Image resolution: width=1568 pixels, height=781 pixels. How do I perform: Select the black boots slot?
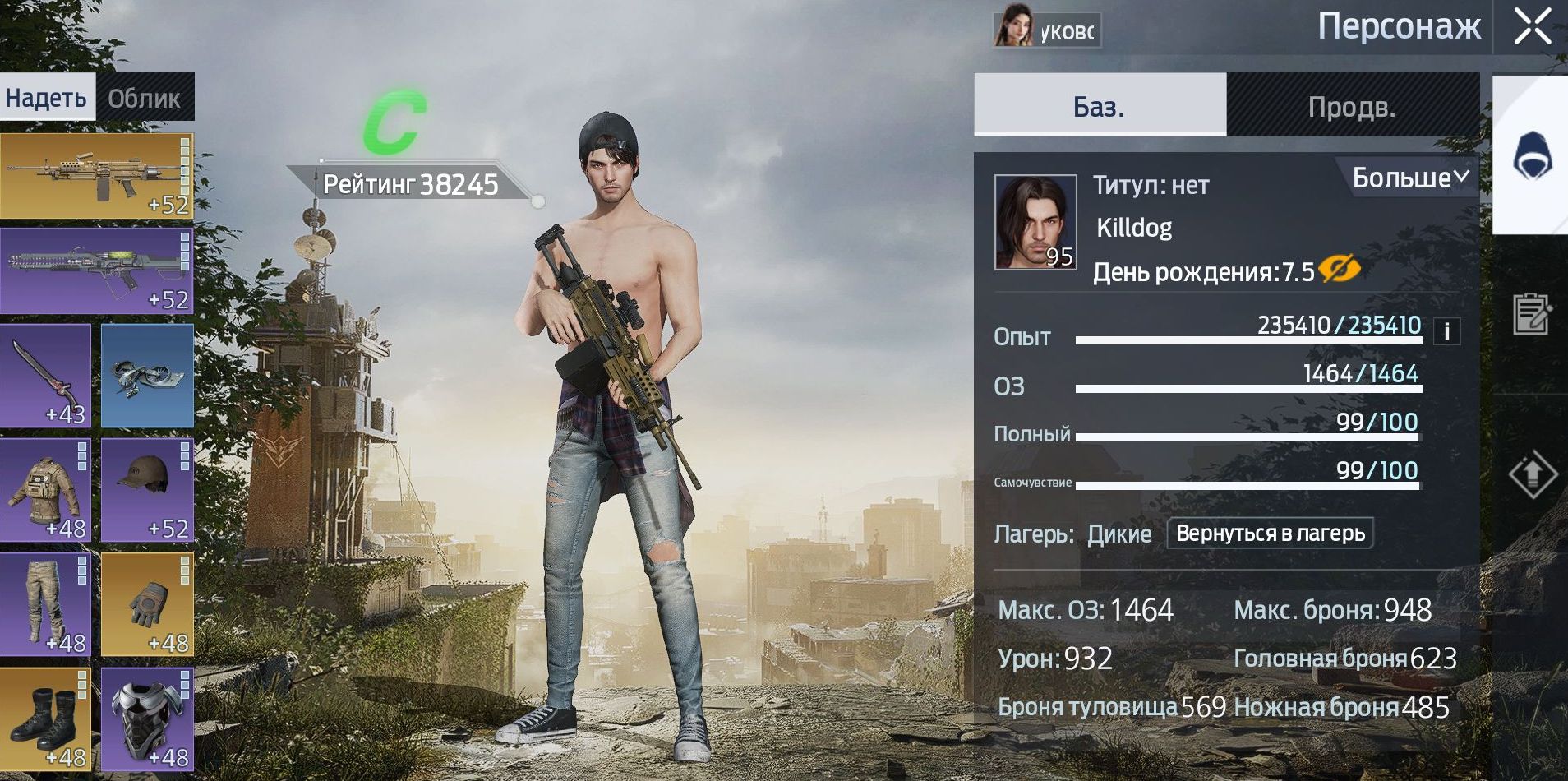(45, 719)
